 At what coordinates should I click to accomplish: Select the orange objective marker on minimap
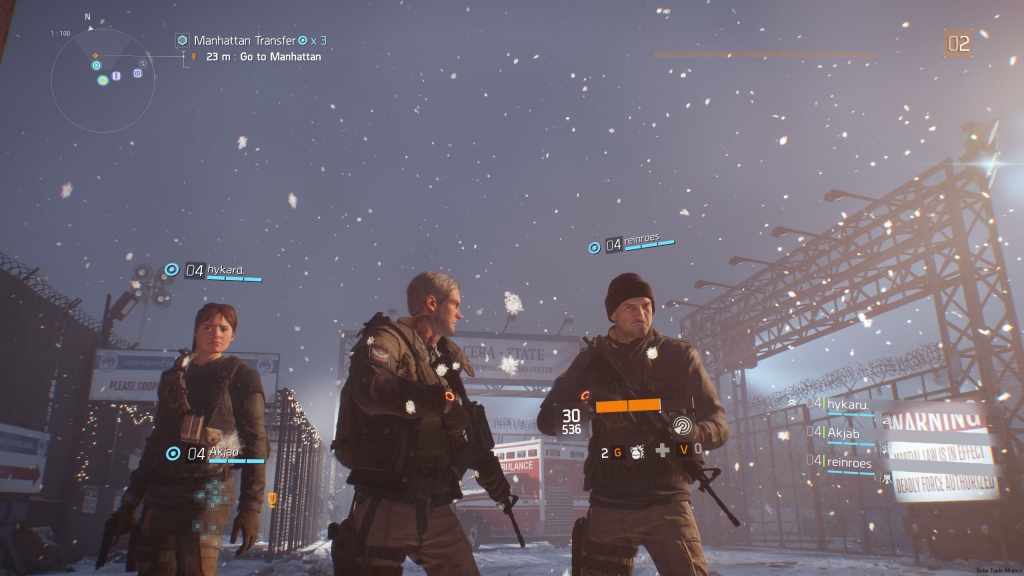(x=95, y=55)
